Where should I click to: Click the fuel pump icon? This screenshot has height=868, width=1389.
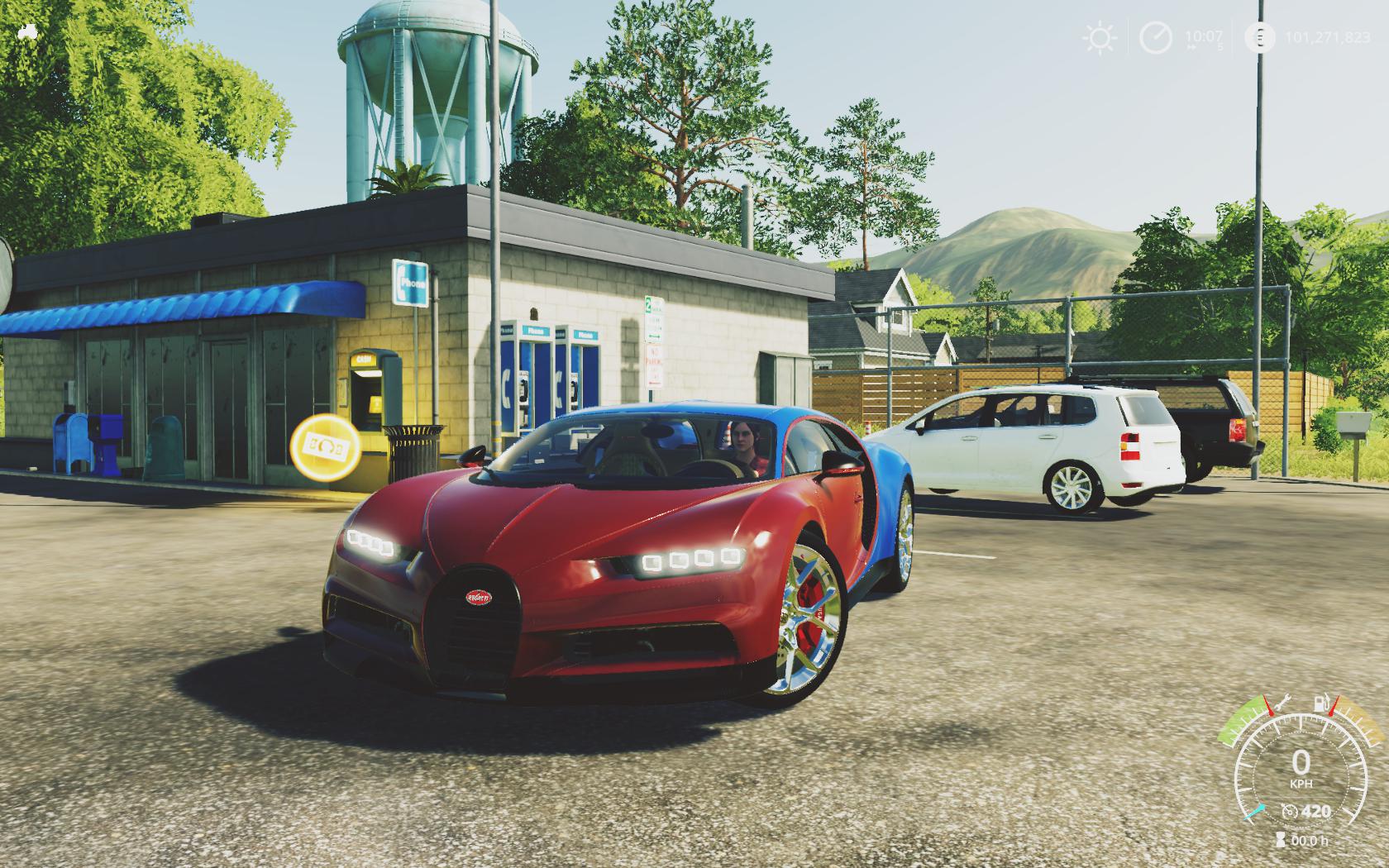click(x=1321, y=705)
